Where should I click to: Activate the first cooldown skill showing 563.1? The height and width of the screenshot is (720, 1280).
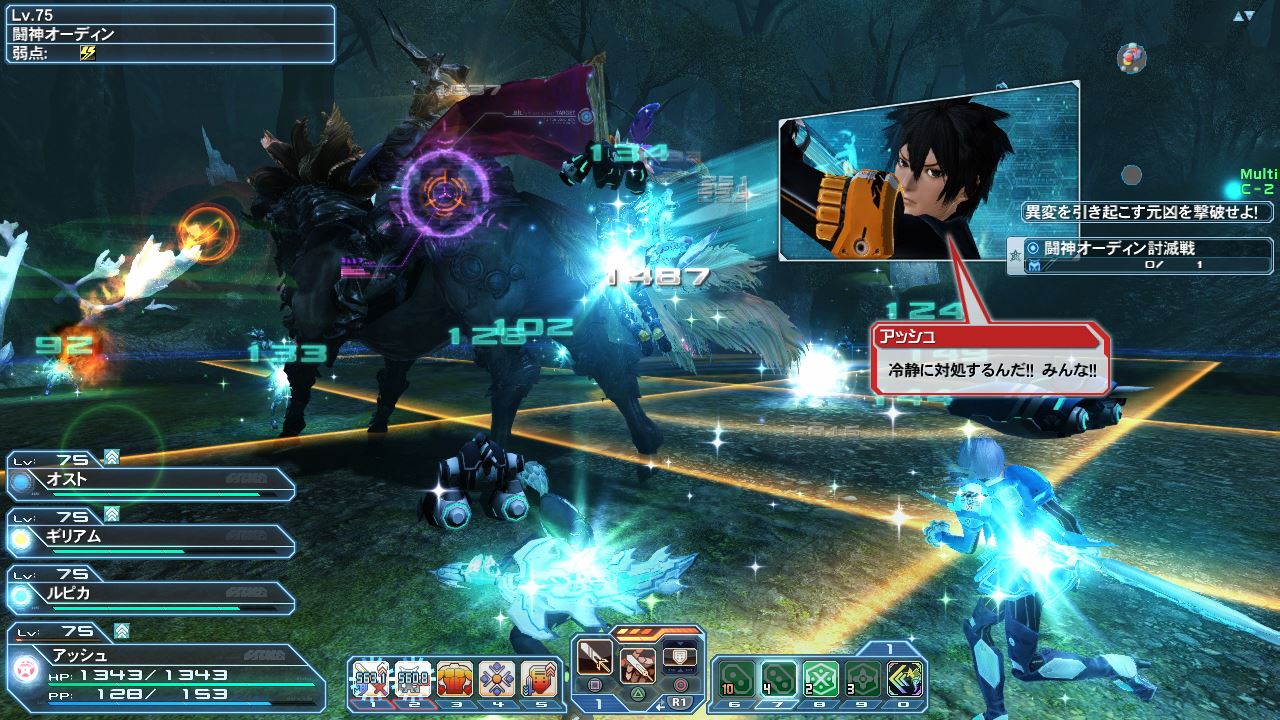[x=370, y=678]
